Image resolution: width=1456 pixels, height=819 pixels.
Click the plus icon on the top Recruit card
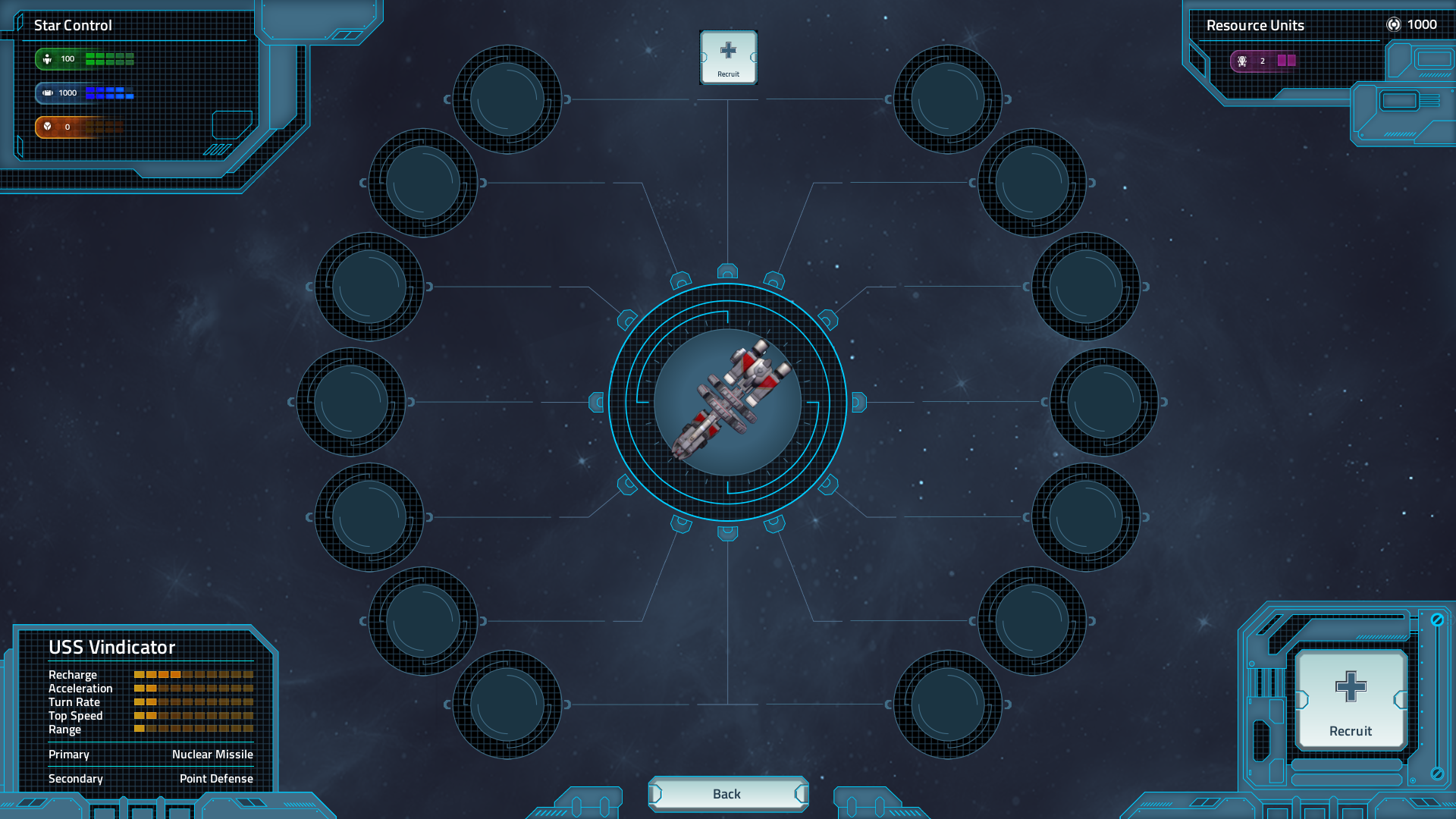pos(728,50)
